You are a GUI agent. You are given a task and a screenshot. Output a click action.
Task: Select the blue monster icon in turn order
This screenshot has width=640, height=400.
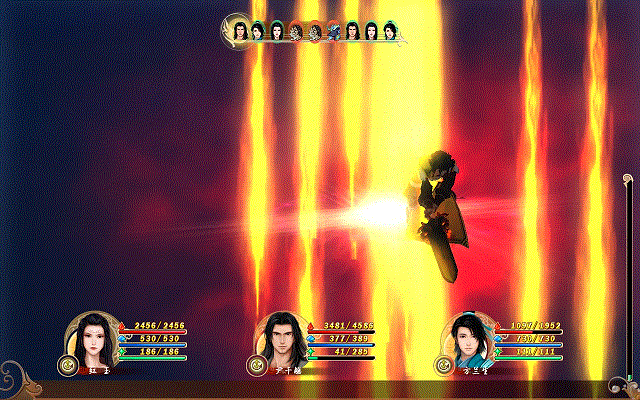[x=333, y=32]
